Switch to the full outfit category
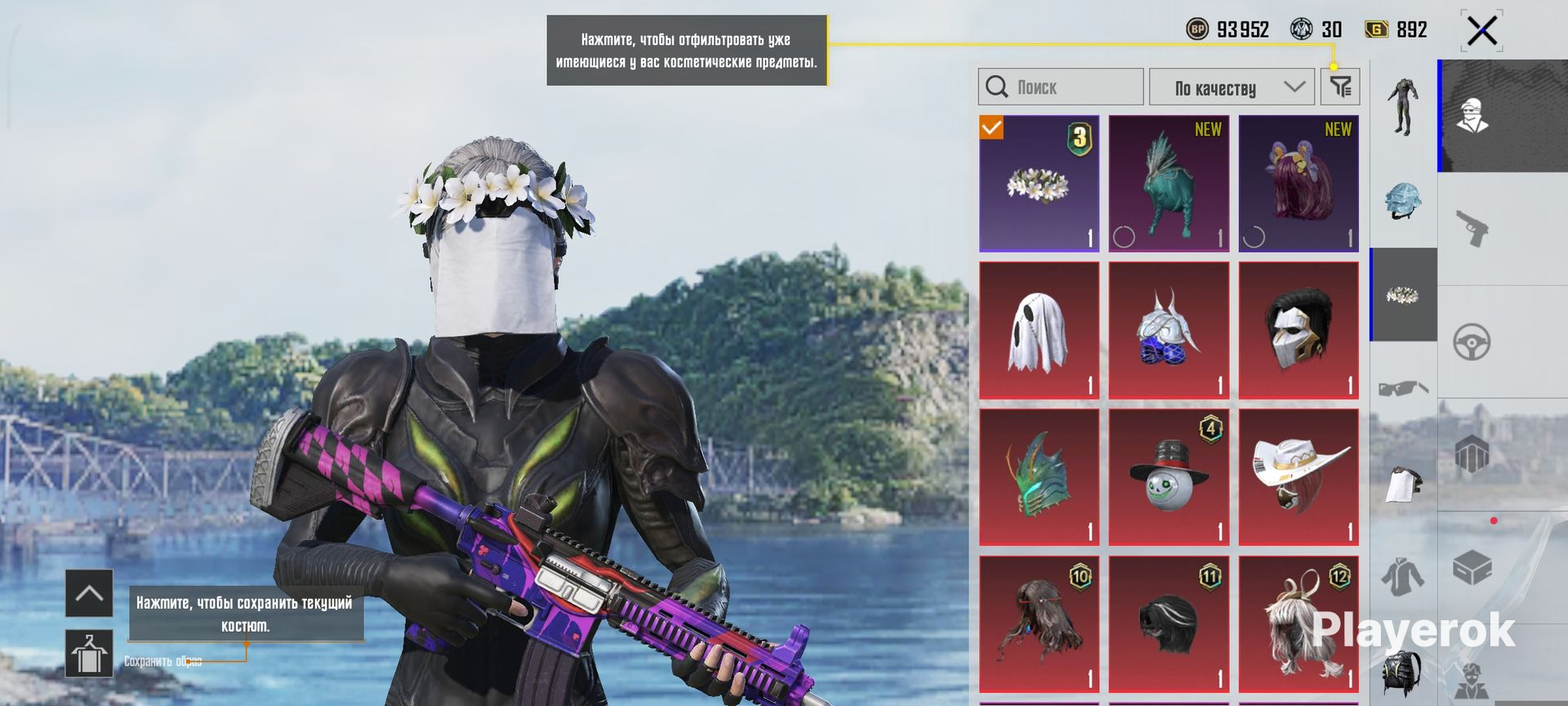 (x=1403, y=107)
